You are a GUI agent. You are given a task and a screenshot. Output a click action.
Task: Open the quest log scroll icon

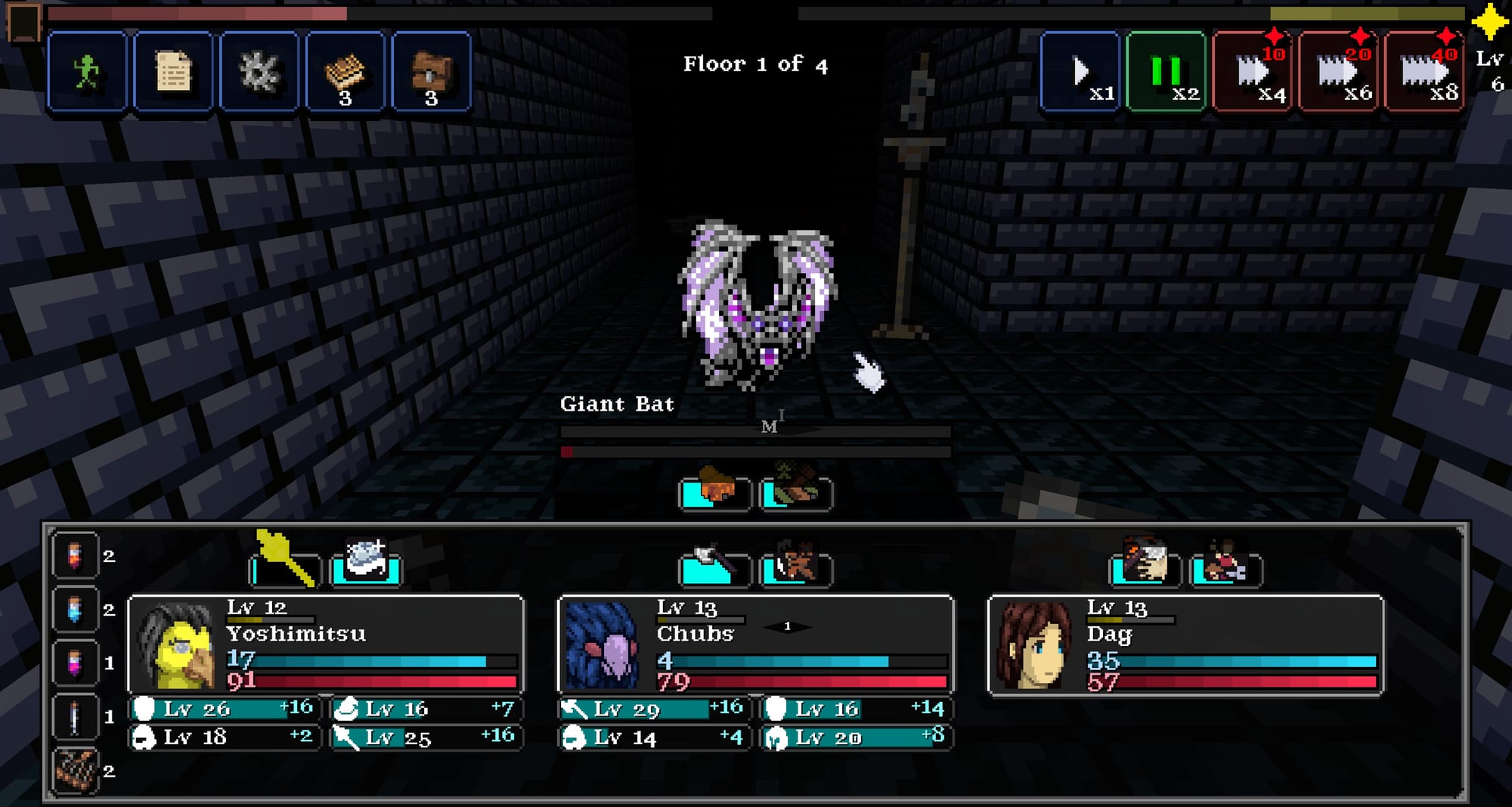(174, 72)
